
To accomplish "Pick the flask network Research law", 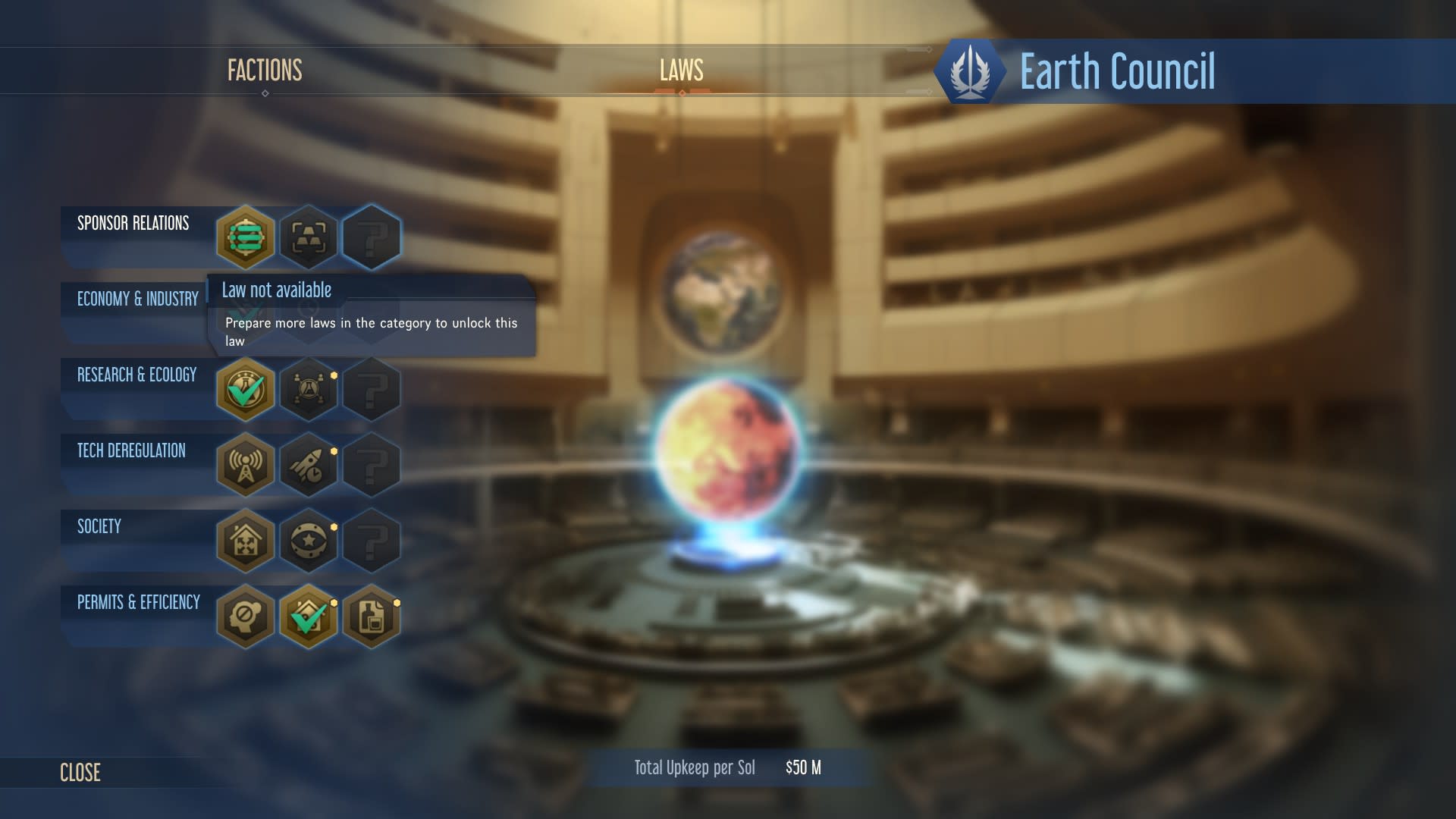I will [x=309, y=389].
